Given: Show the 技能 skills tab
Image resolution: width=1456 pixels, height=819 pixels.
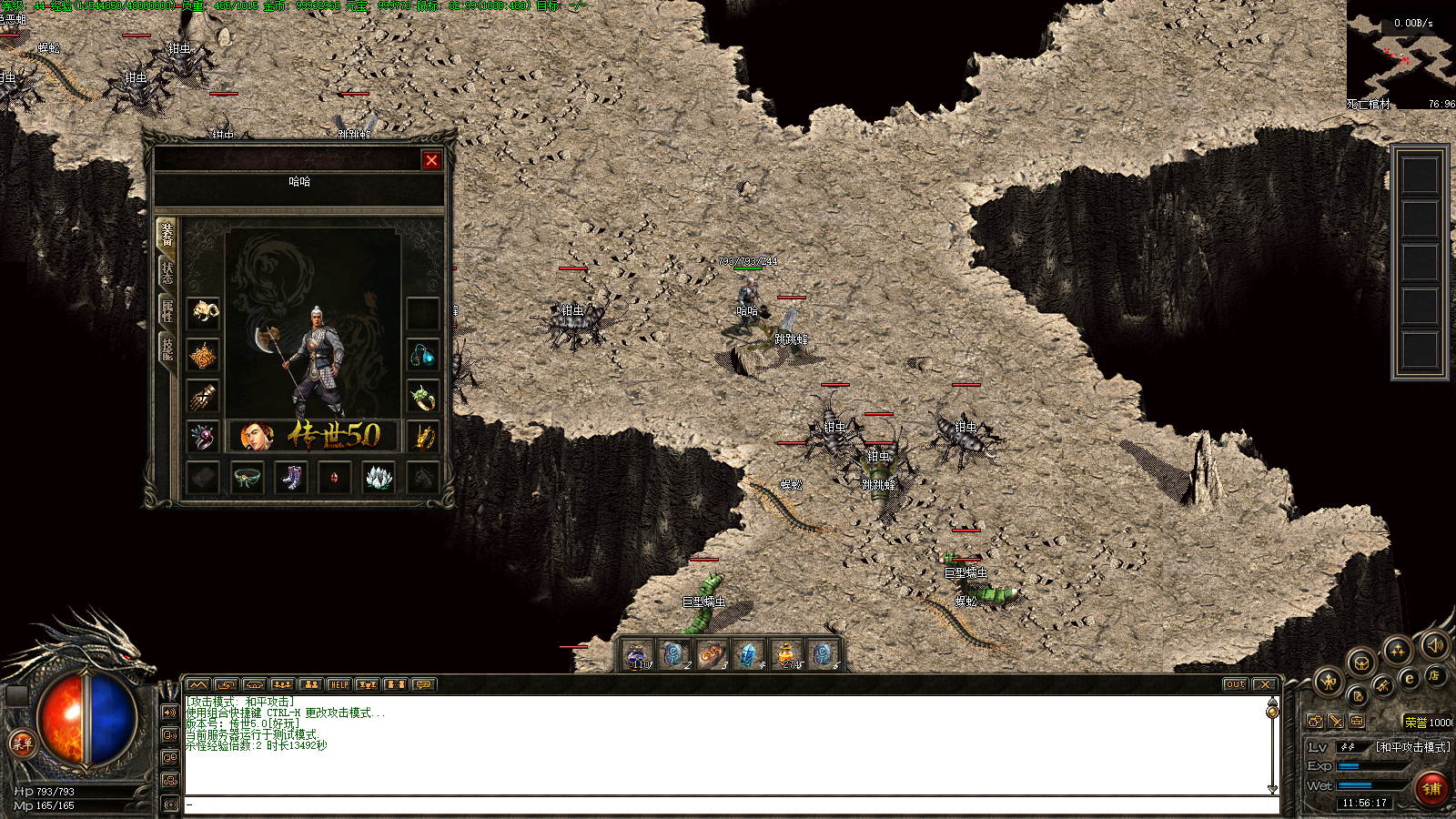Looking at the screenshot, I should [167, 349].
